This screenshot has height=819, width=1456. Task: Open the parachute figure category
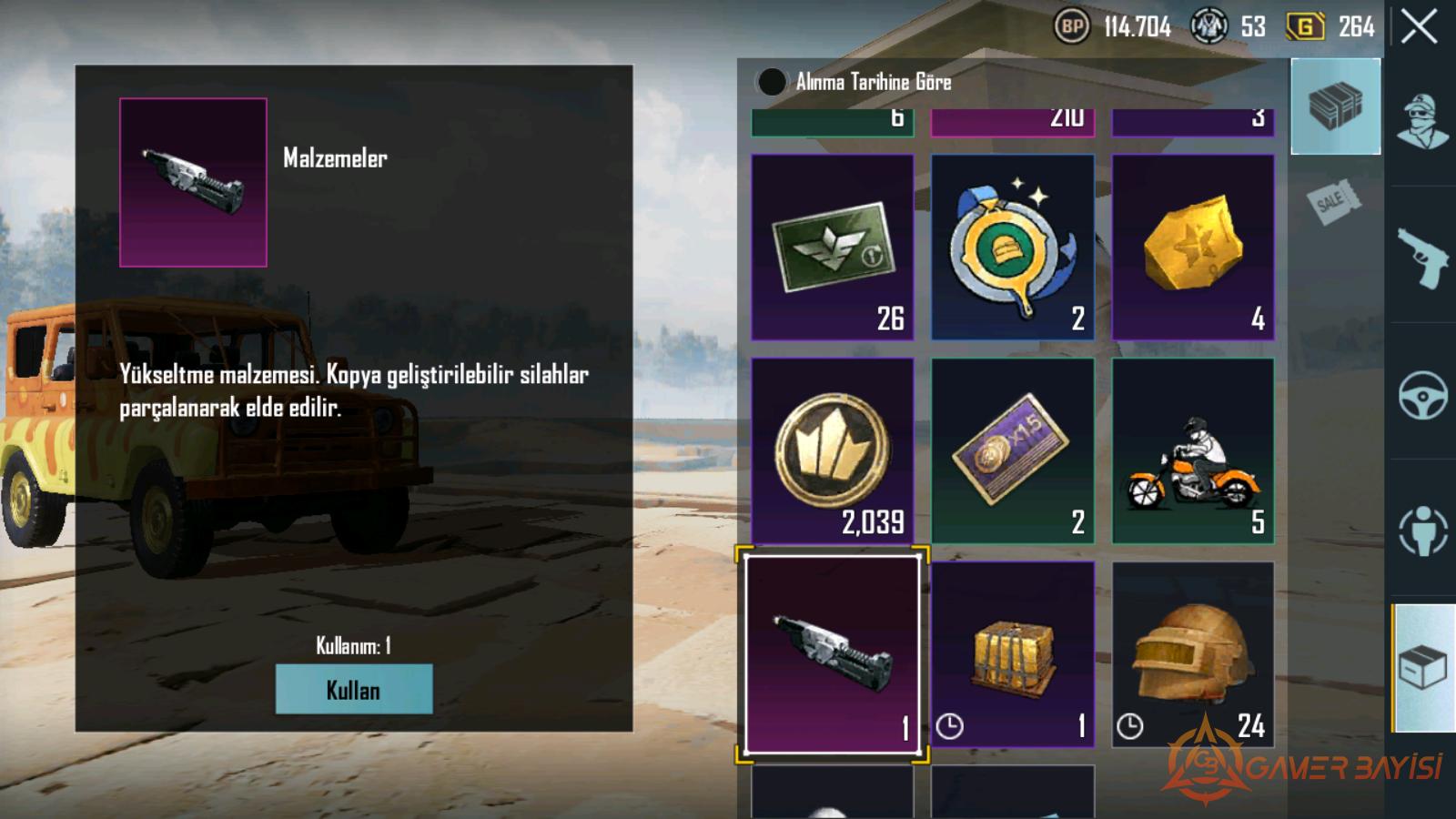tap(1422, 530)
